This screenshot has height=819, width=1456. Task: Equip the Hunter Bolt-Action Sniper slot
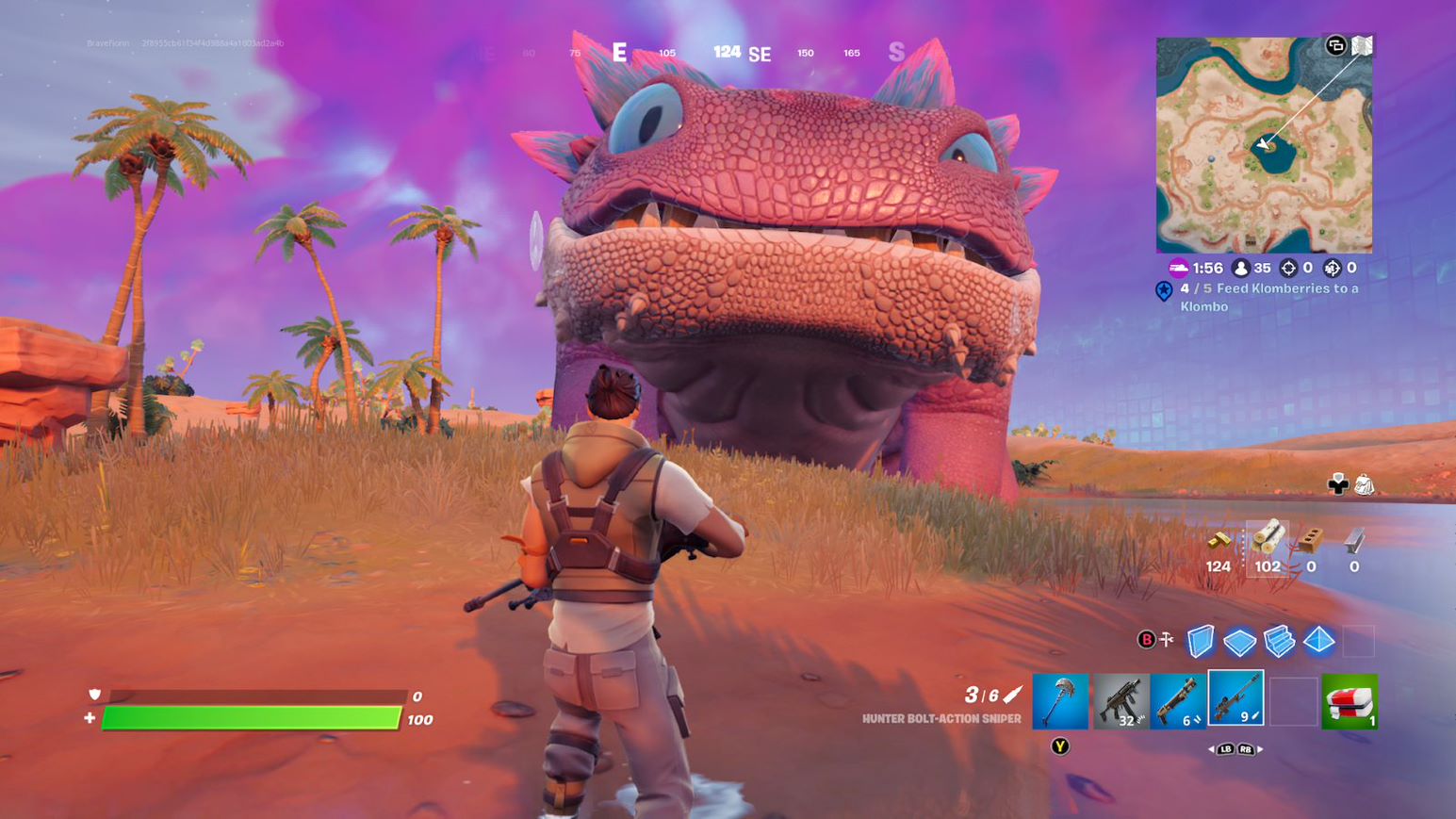[x=1235, y=702]
